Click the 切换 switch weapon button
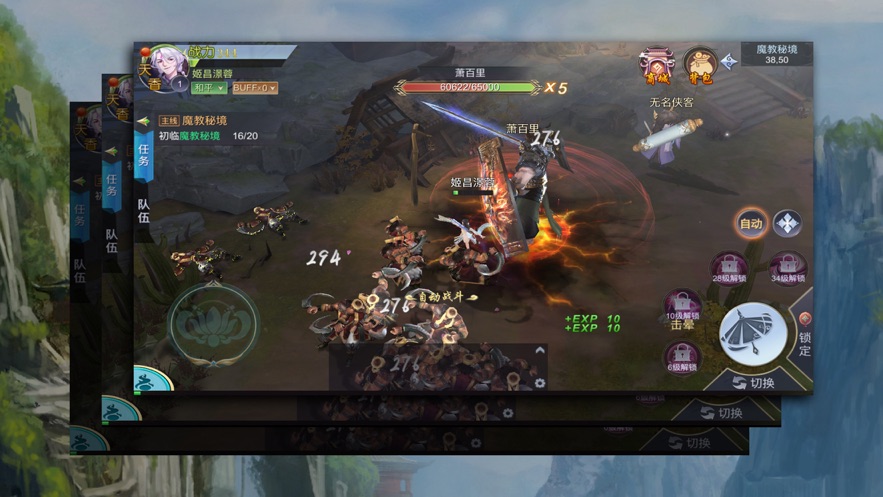 pos(753,382)
